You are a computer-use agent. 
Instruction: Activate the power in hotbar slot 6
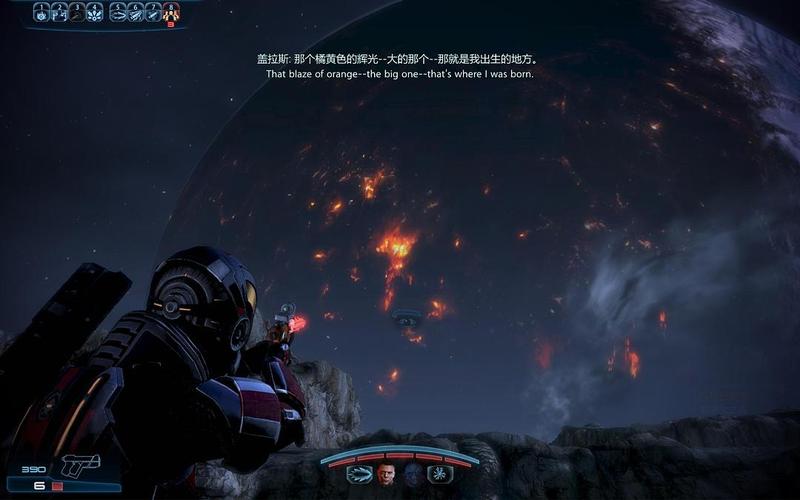(x=136, y=12)
